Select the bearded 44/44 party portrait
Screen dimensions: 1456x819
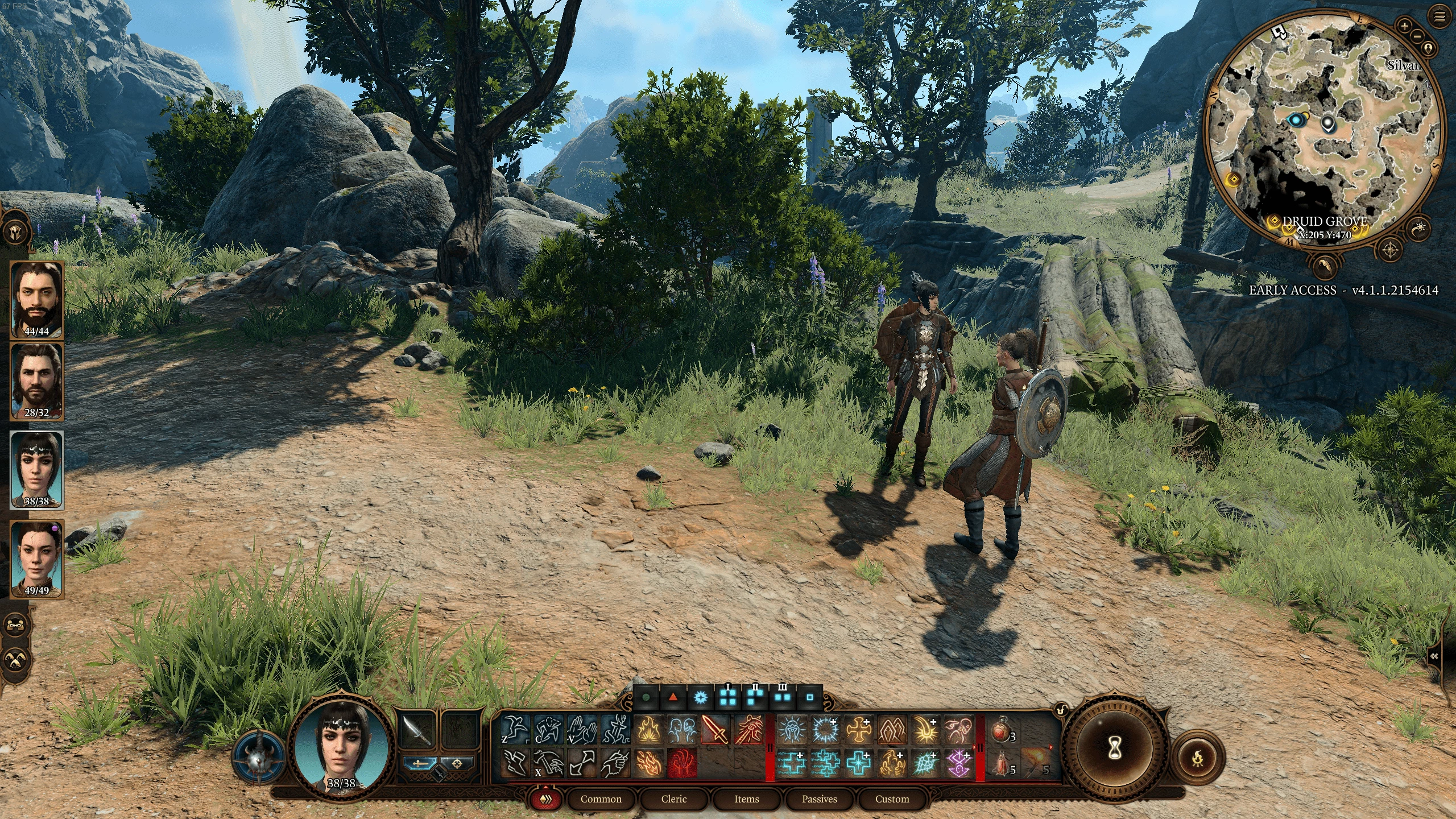pos(37,300)
